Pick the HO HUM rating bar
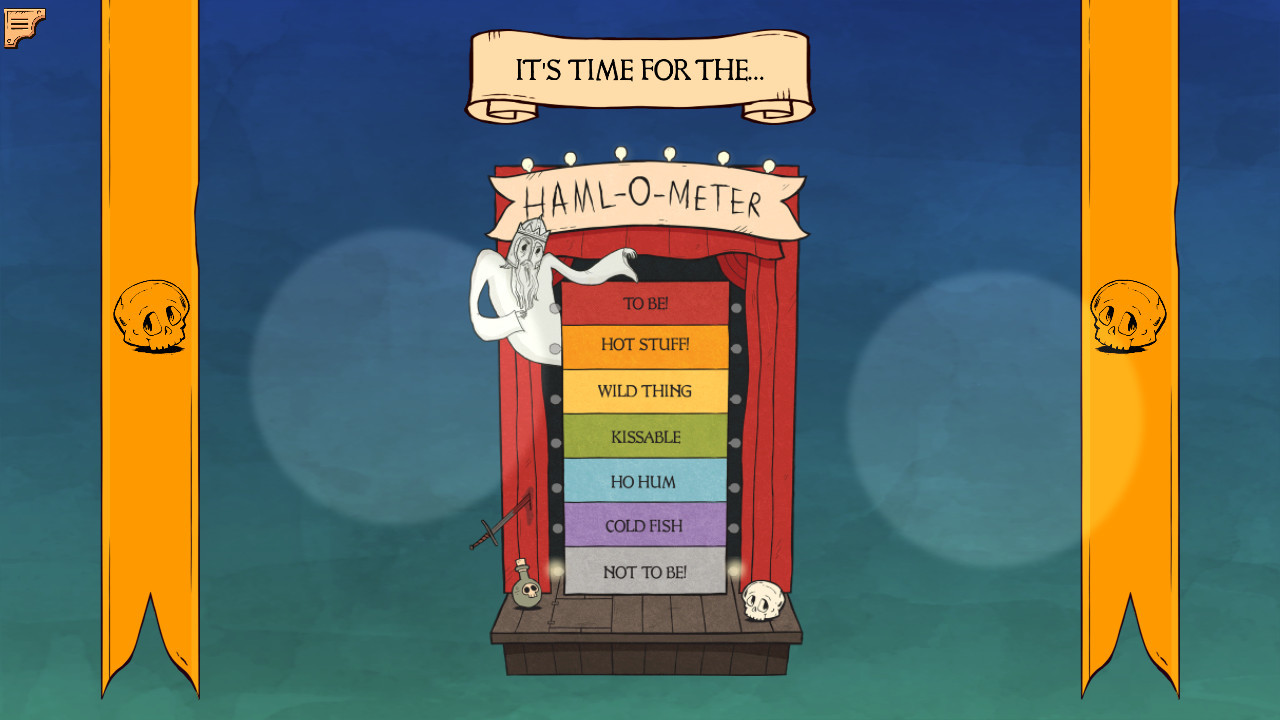1280x720 pixels. point(646,482)
